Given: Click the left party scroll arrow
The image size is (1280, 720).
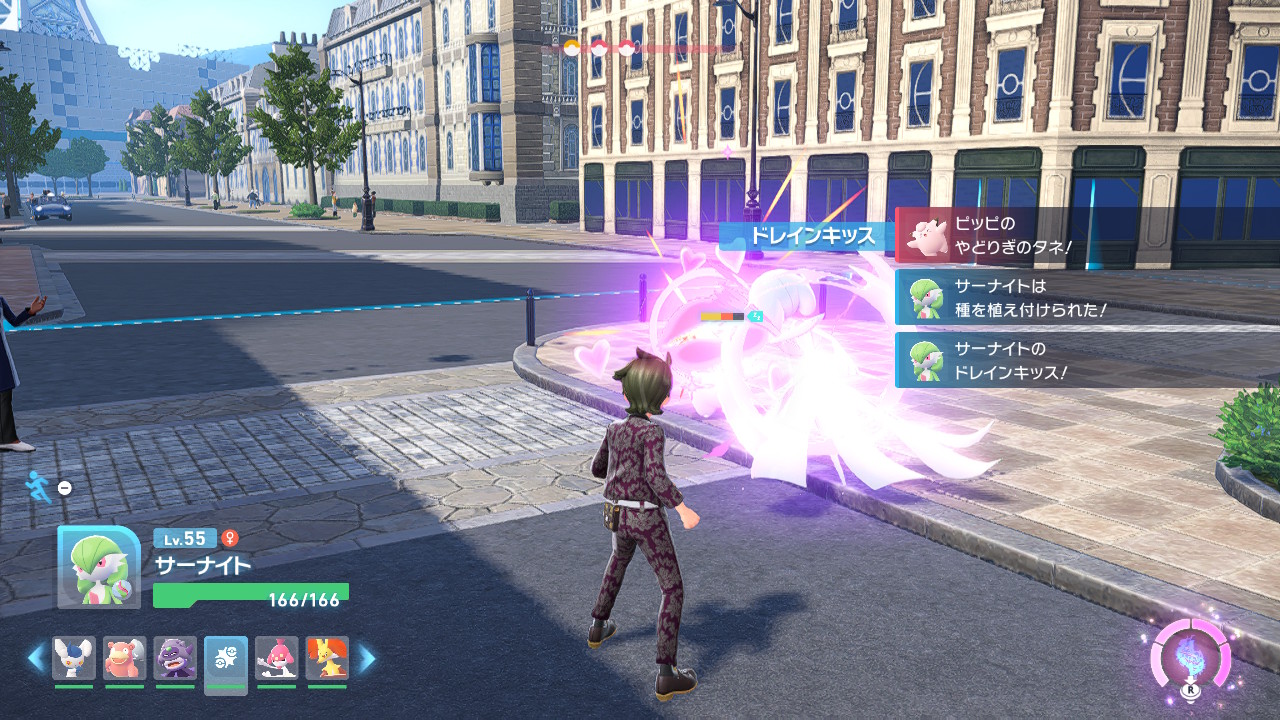Looking at the screenshot, I should coord(36,658).
